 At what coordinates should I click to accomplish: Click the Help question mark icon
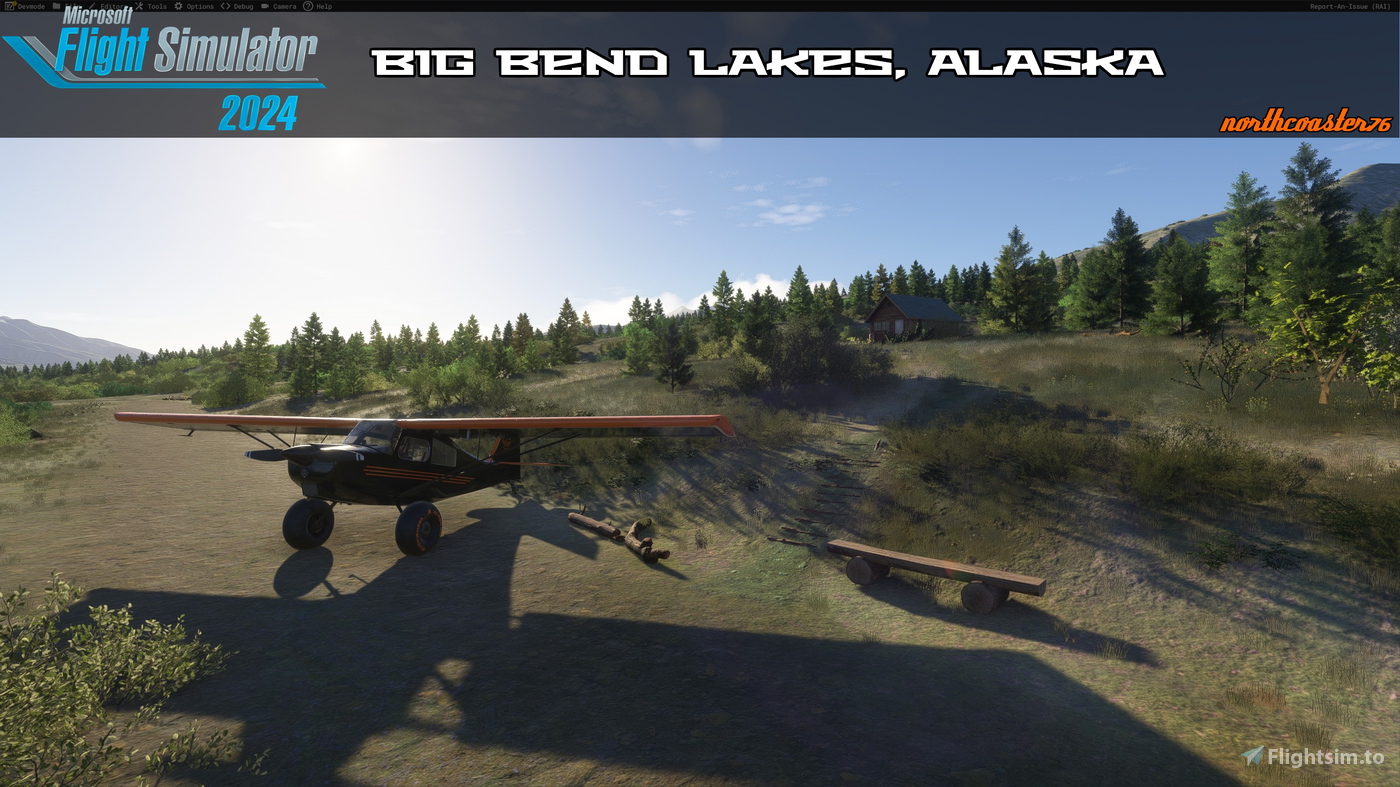[x=309, y=6]
